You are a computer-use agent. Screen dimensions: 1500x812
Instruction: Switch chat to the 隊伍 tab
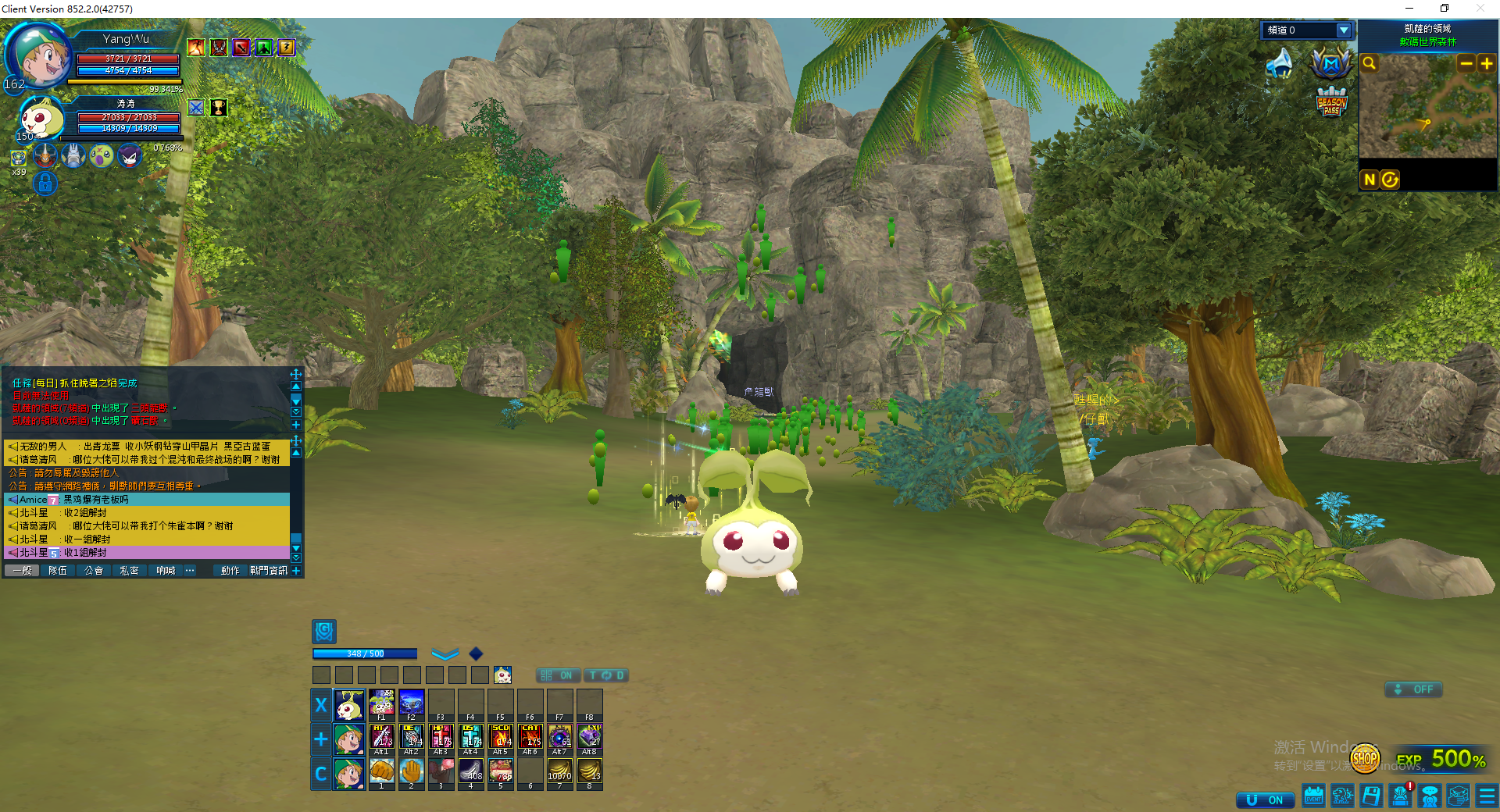pos(58,571)
